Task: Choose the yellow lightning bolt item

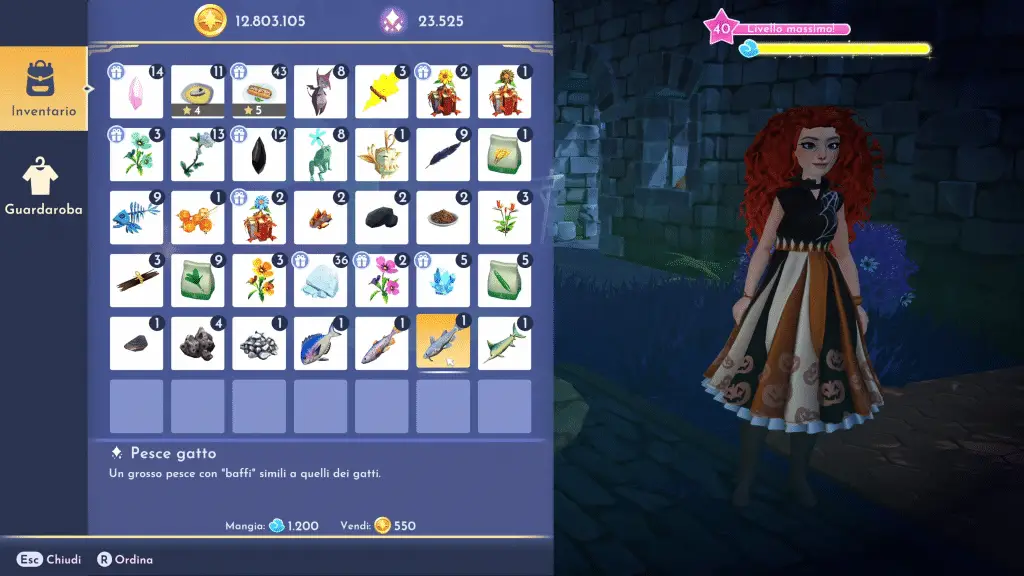Action: click(381, 91)
